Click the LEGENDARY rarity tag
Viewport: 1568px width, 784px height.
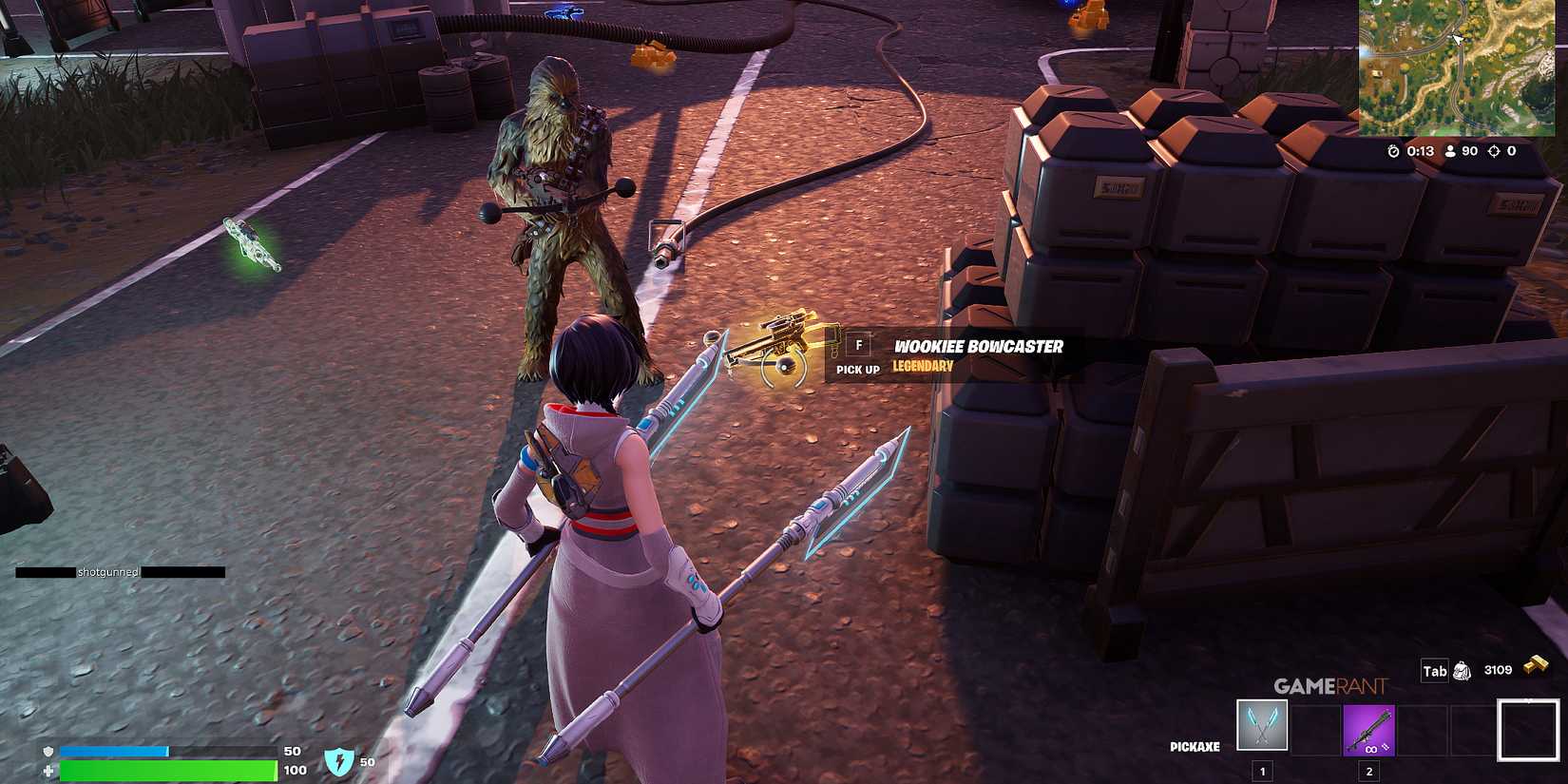pos(924,365)
